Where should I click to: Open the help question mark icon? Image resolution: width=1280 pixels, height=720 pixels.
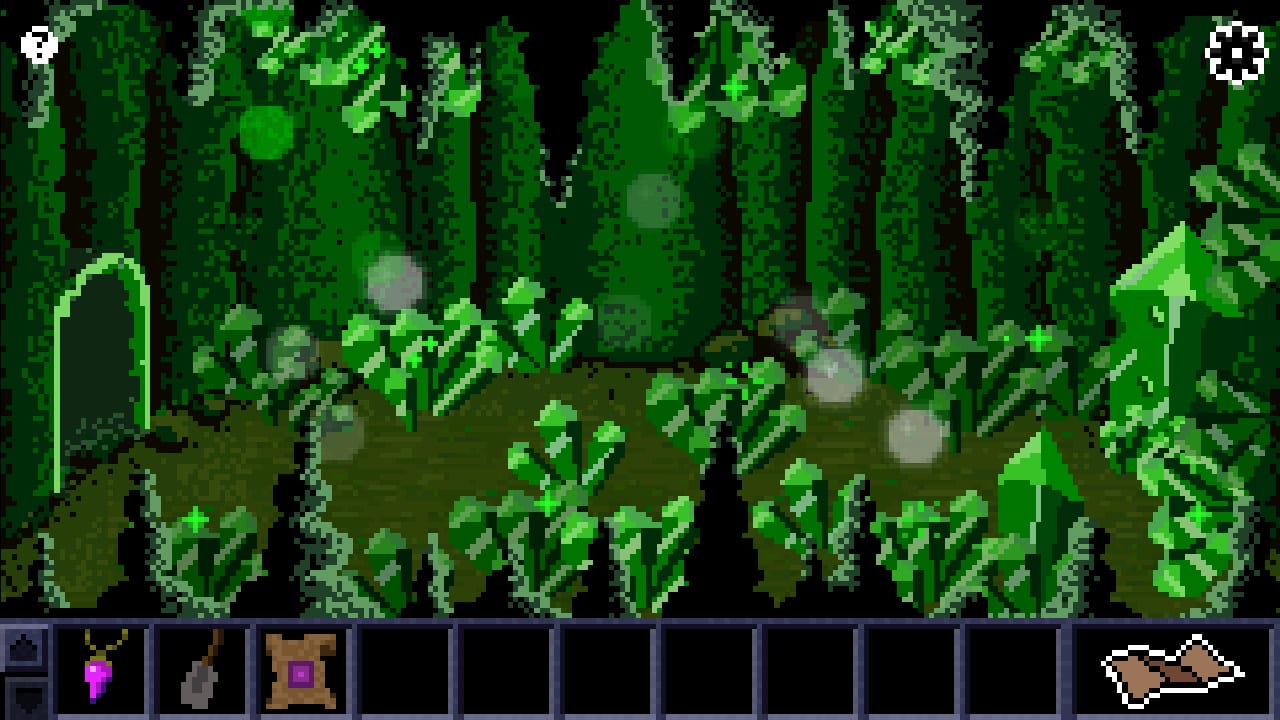37,44
